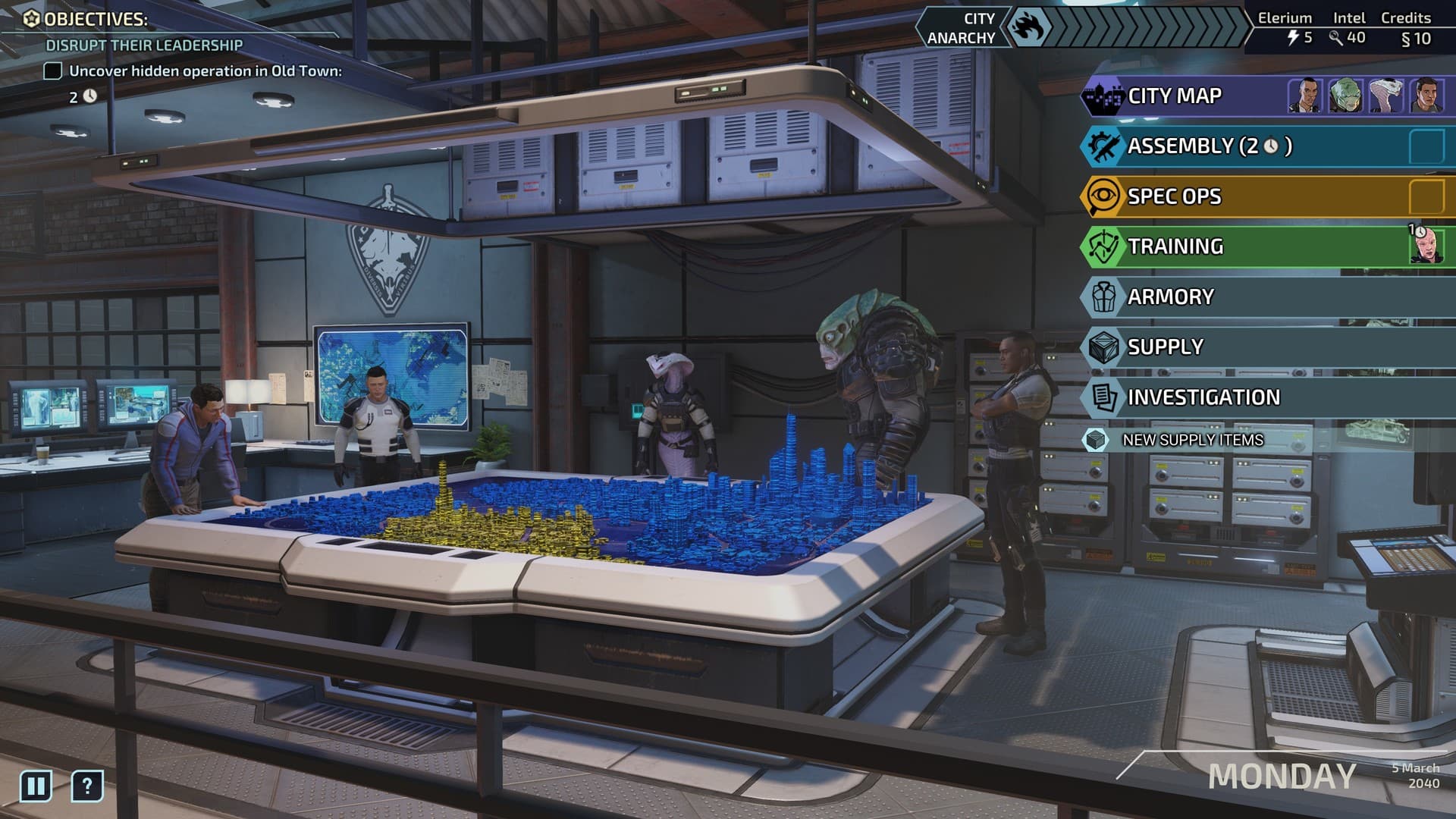
Task: Open the SPEC OPS menu entry
Action: pyautogui.click(x=1174, y=196)
